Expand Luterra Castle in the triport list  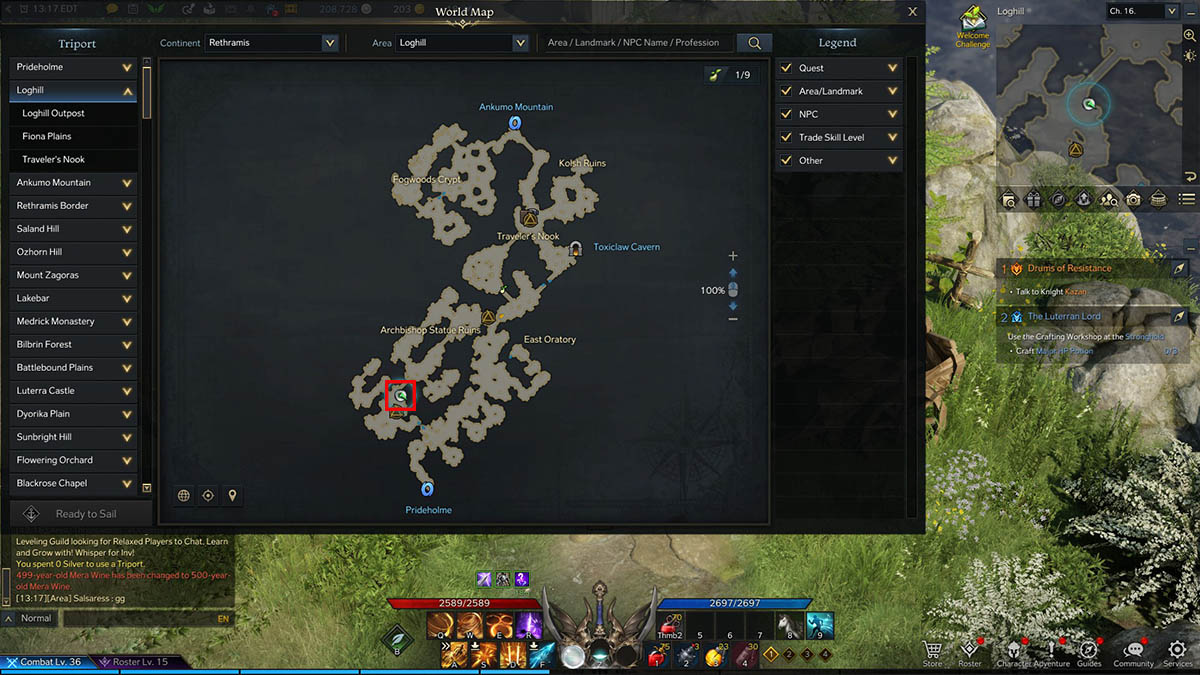(x=127, y=391)
